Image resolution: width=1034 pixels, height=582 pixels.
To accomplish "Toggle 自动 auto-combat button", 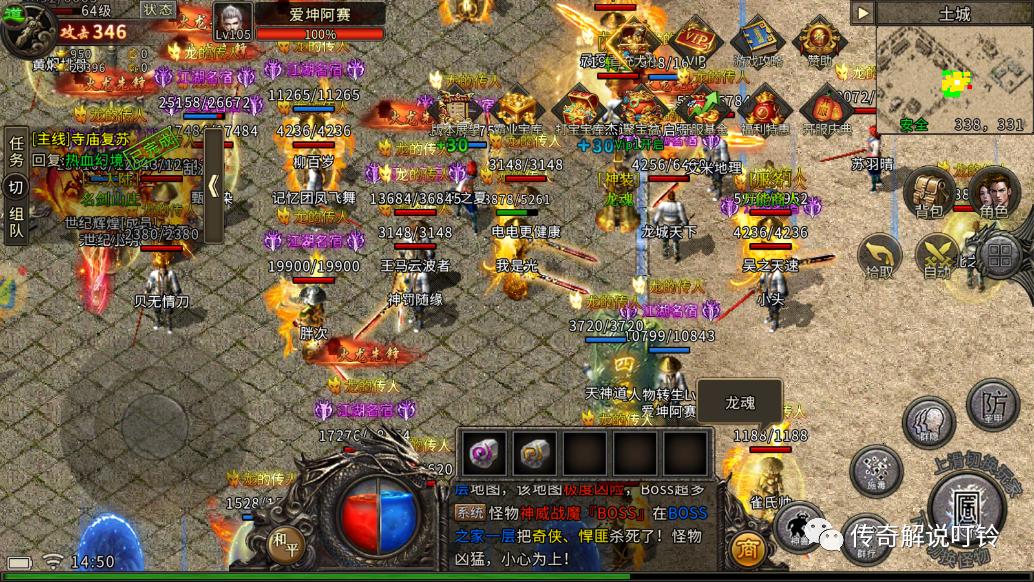I will pyautogui.click(x=937, y=256).
